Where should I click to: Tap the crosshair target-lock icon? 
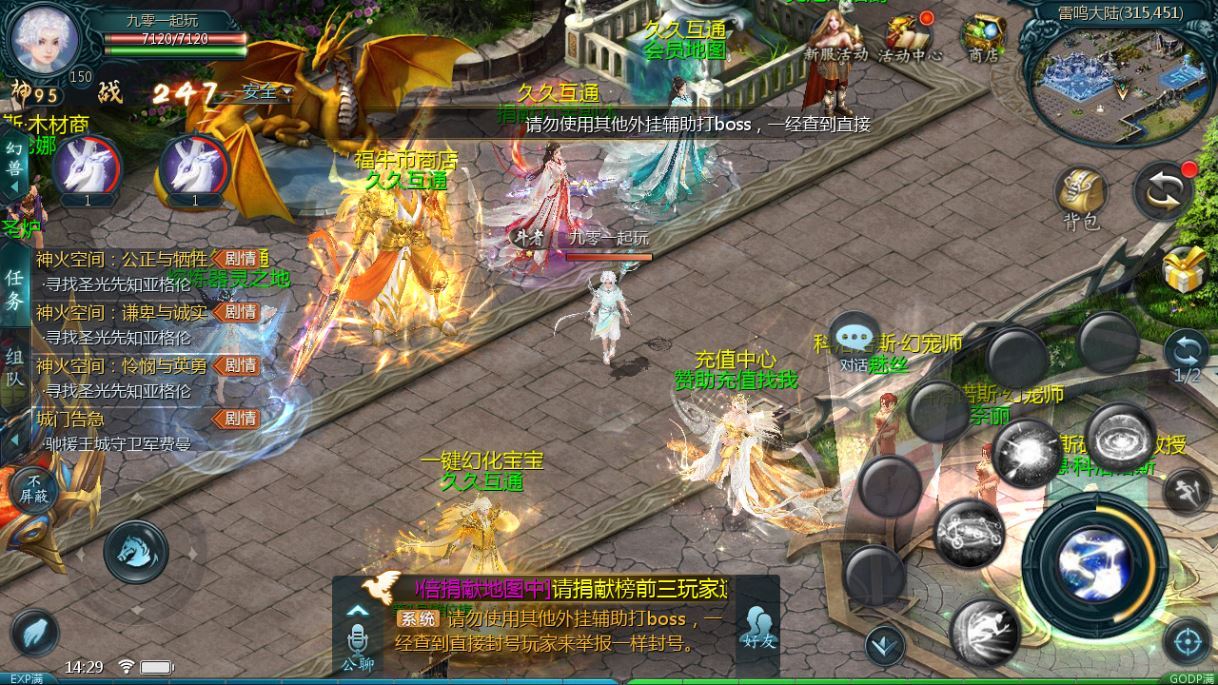point(1187,641)
